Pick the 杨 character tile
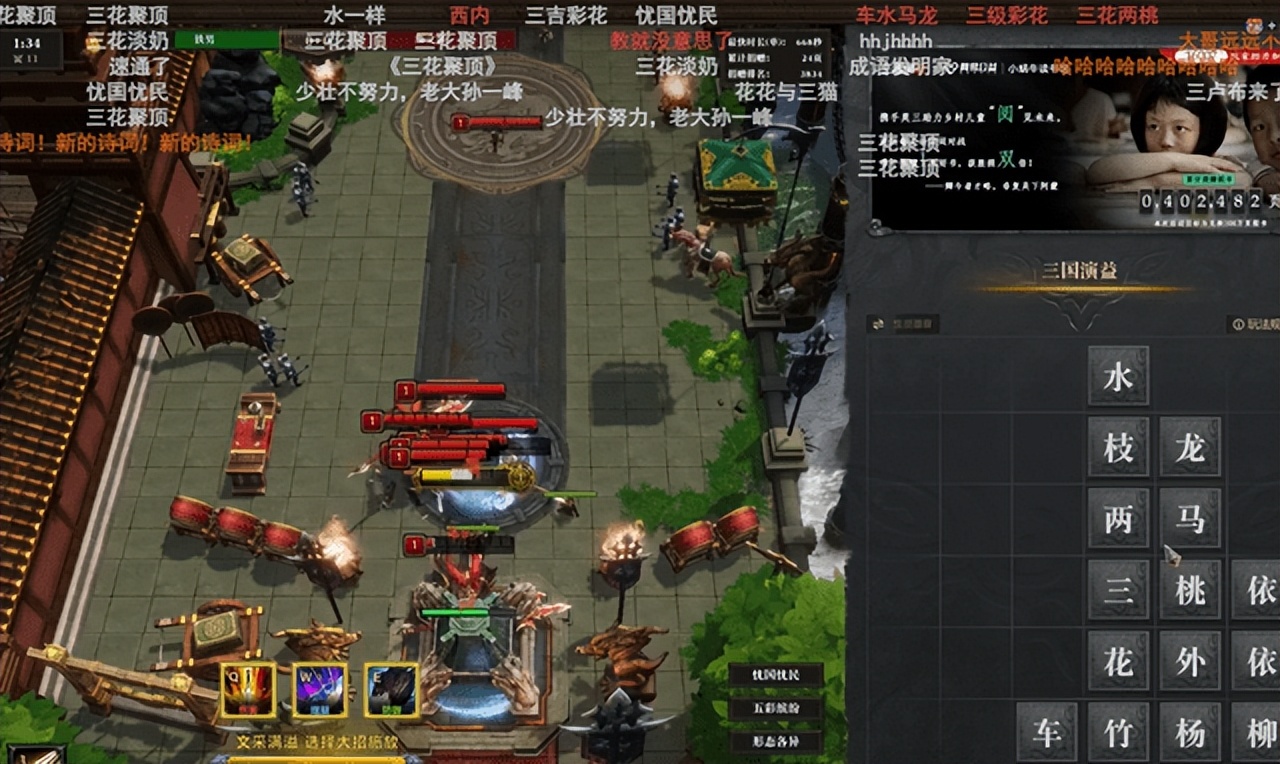The width and height of the screenshot is (1280, 764). point(1190,732)
